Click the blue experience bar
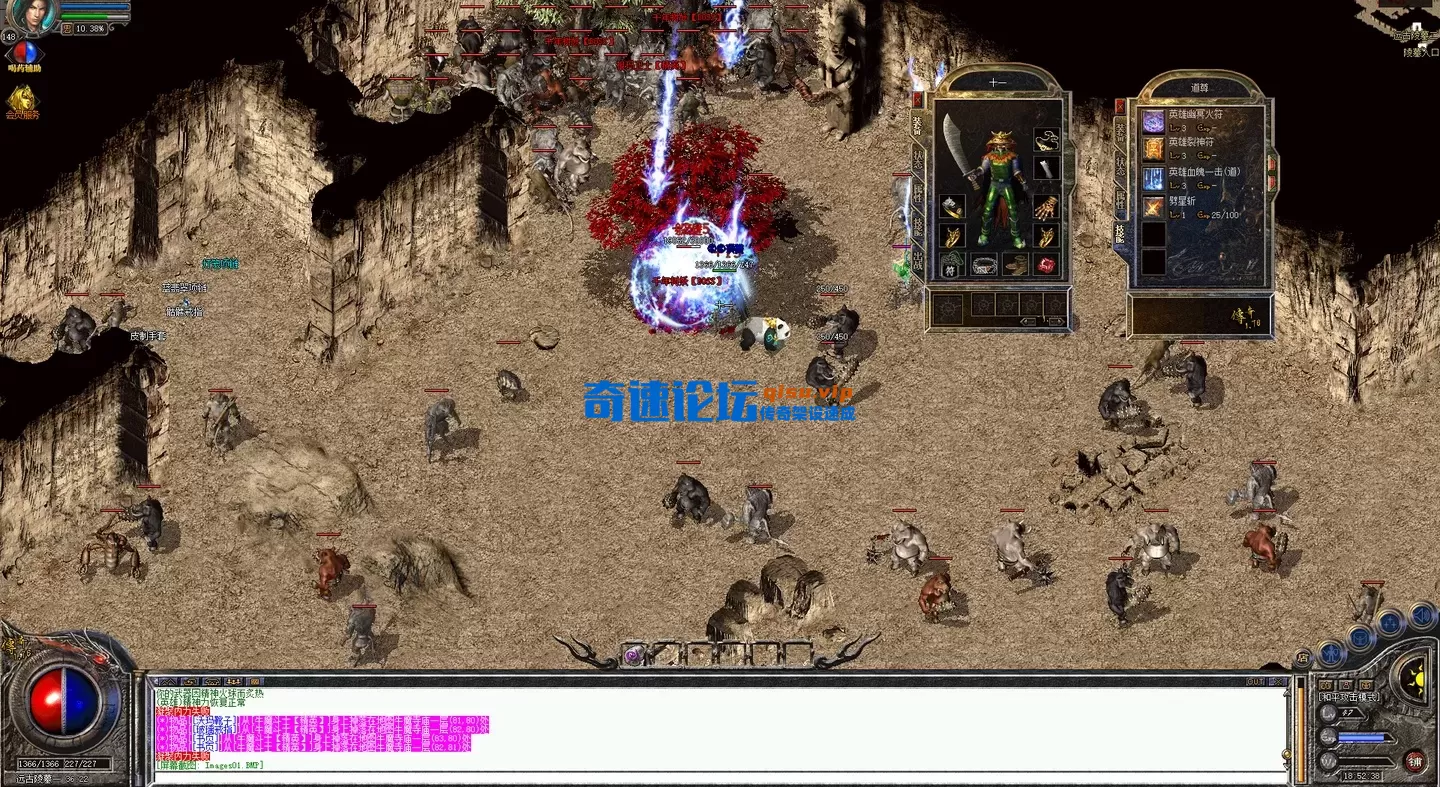 [x=1361, y=738]
